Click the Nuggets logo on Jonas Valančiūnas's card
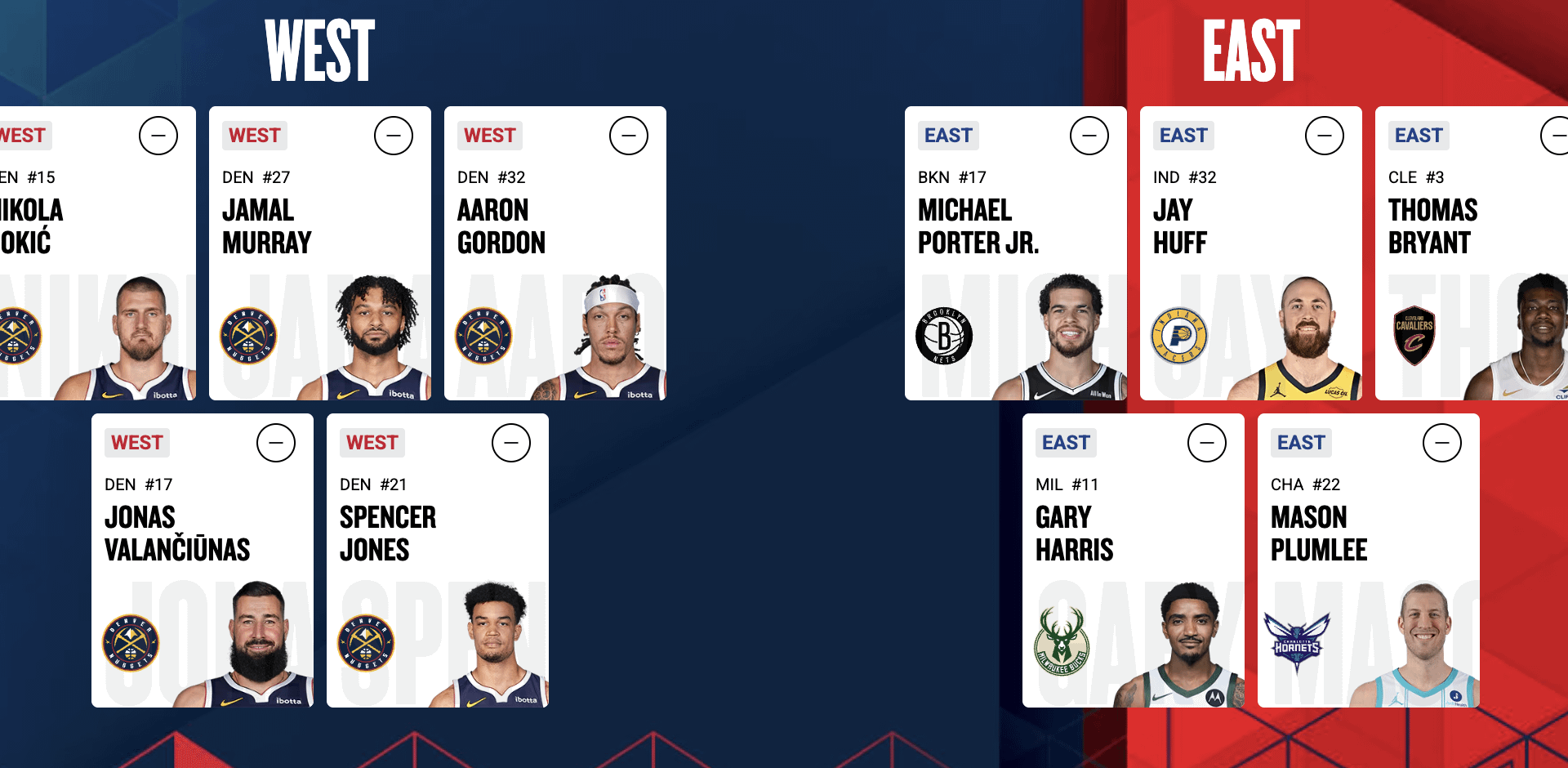This screenshot has width=1568, height=768. [133, 641]
